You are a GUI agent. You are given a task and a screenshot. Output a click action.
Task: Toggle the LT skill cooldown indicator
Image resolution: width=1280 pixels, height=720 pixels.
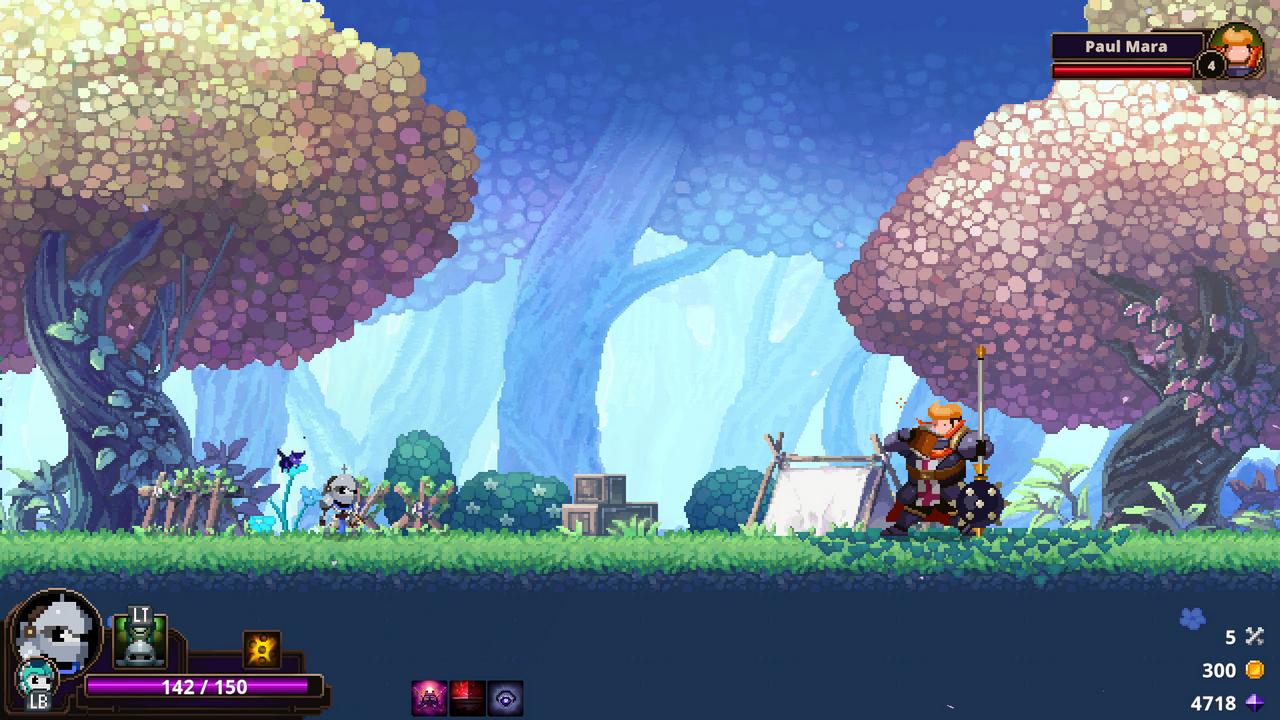(x=138, y=640)
